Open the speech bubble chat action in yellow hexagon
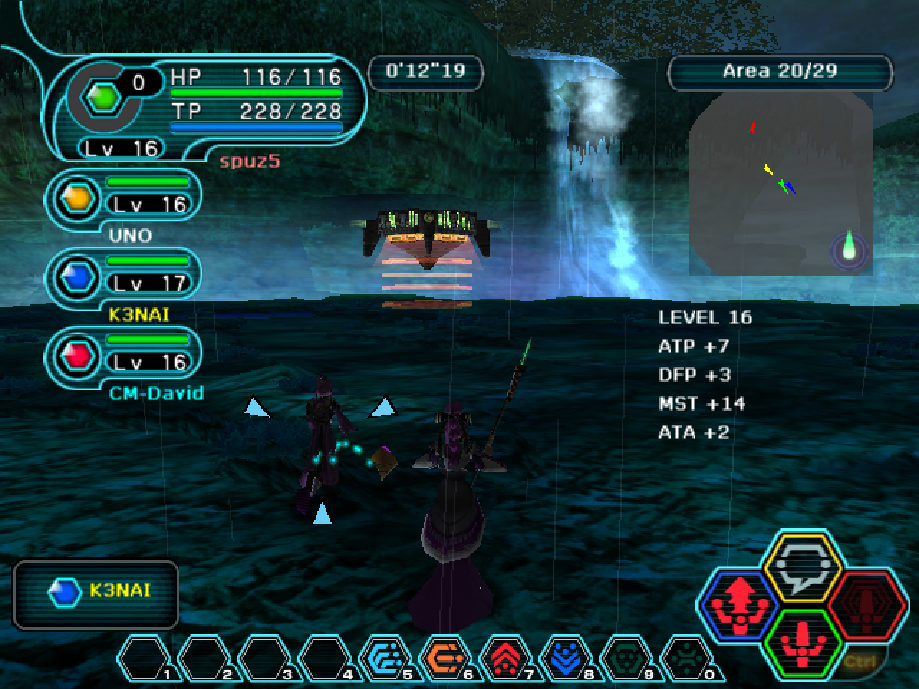The width and height of the screenshot is (919, 689). pos(802,567)
